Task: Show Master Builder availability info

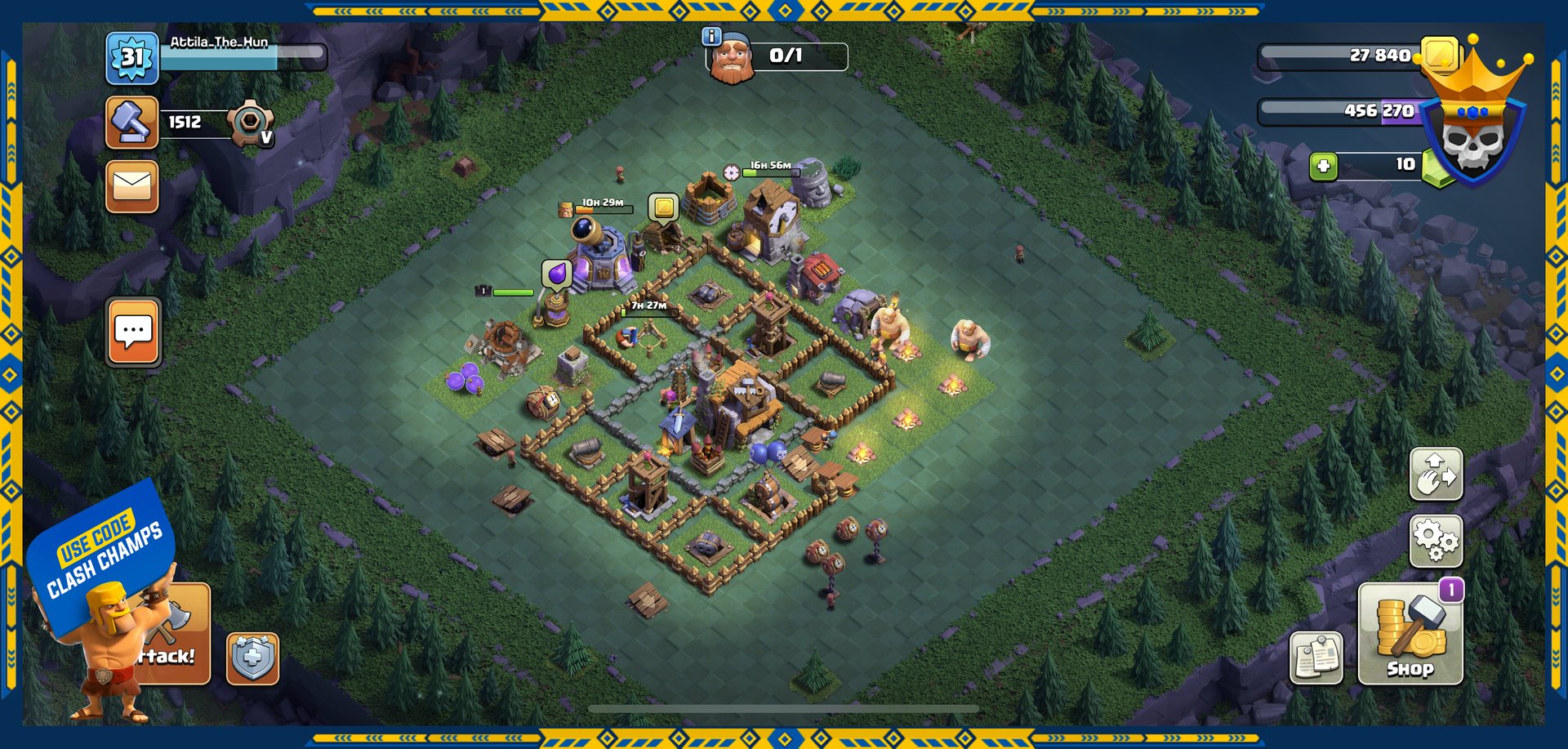Action: [712, 37]
